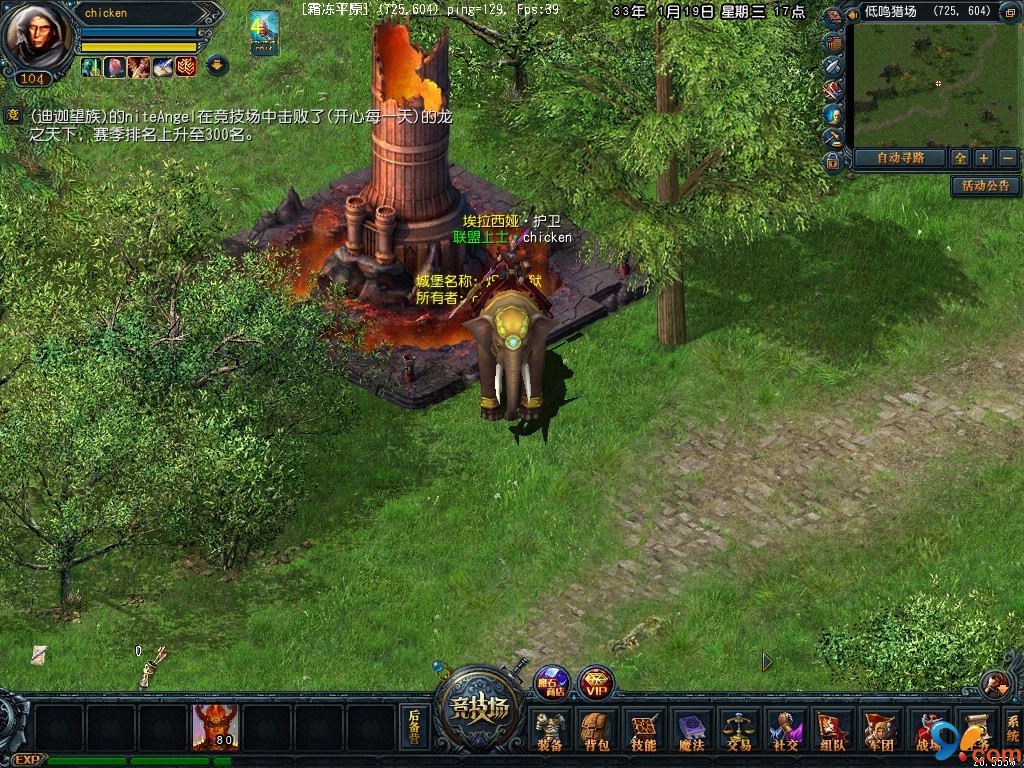Zoom out the minimap with minus button
Viewport: 1024px width, 768px height.
(x=1007, y=158)
